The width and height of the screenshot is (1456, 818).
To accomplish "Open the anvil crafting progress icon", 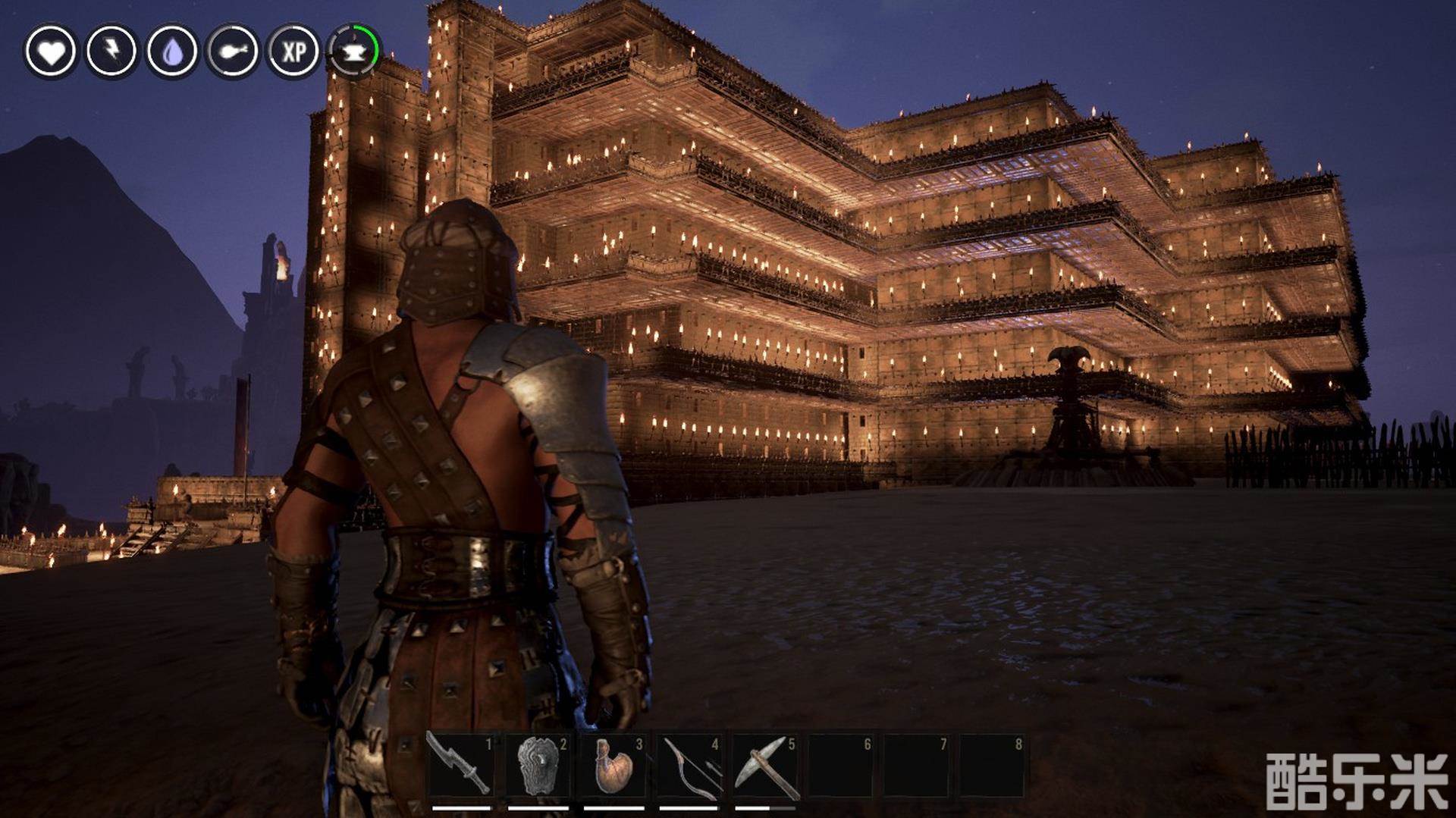I will coord(353,52).
